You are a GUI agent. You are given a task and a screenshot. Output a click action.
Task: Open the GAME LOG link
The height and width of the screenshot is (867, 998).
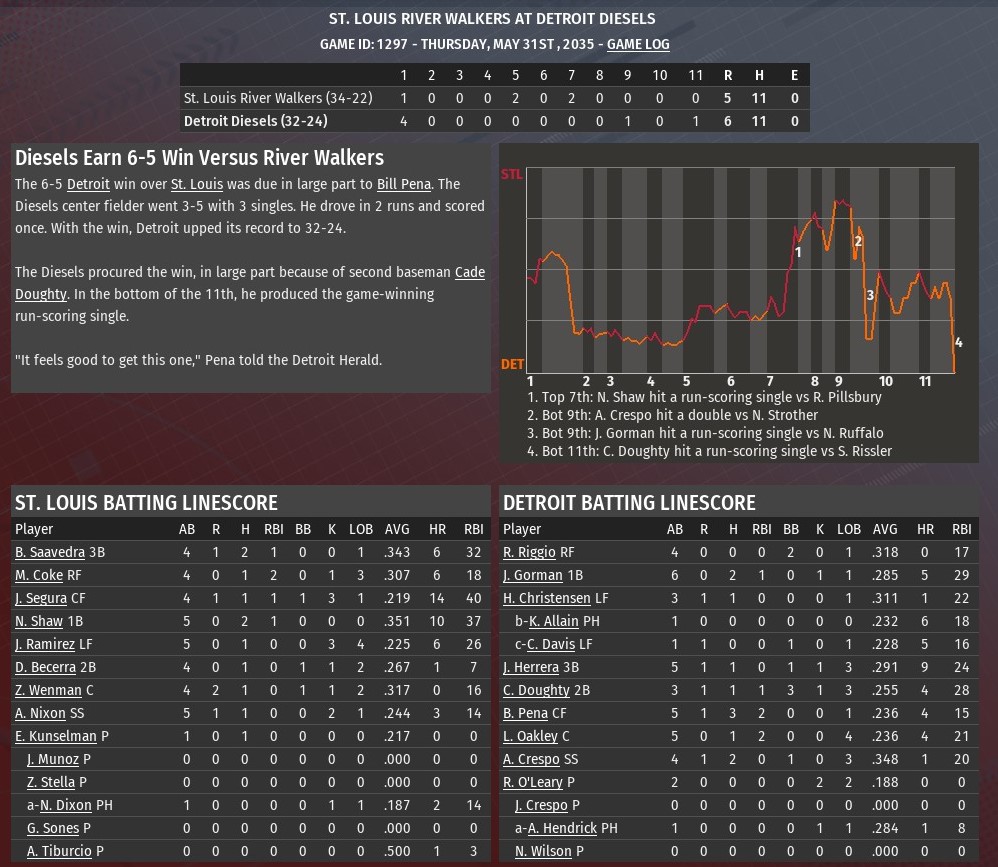(x=638, y=44)
